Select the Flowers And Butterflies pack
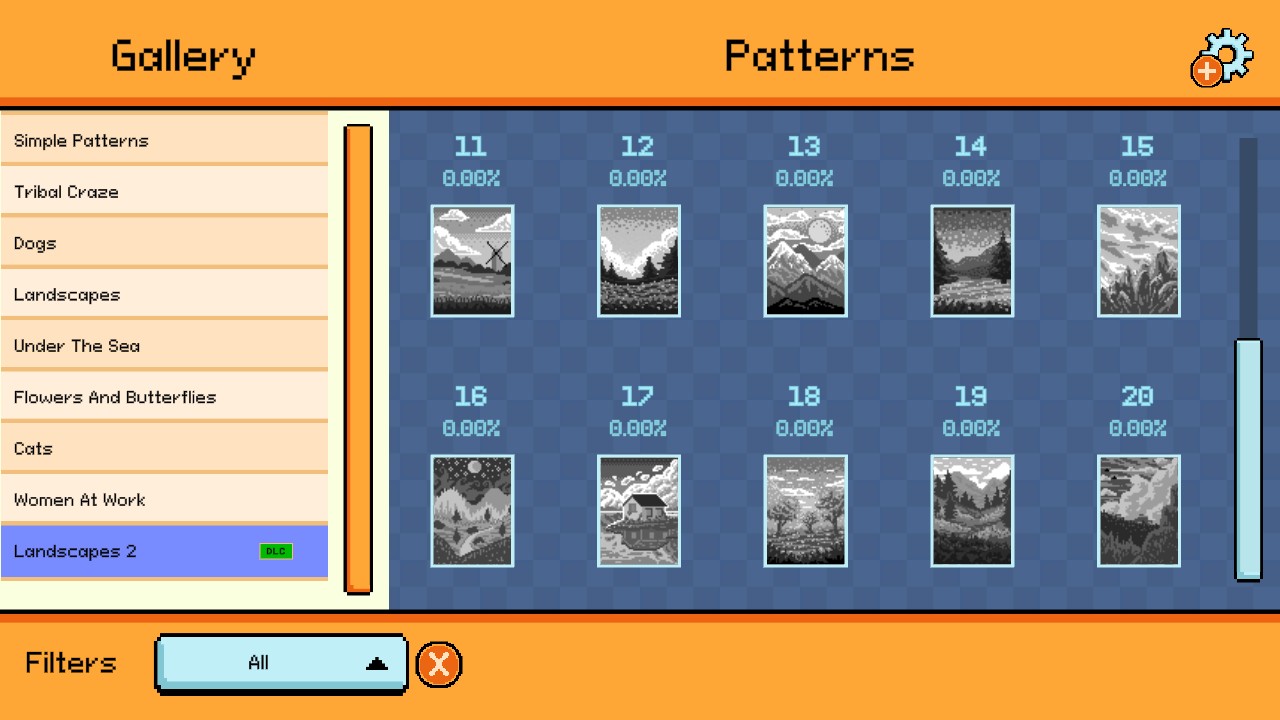1280x720 pixels. [x=165, y=397]
